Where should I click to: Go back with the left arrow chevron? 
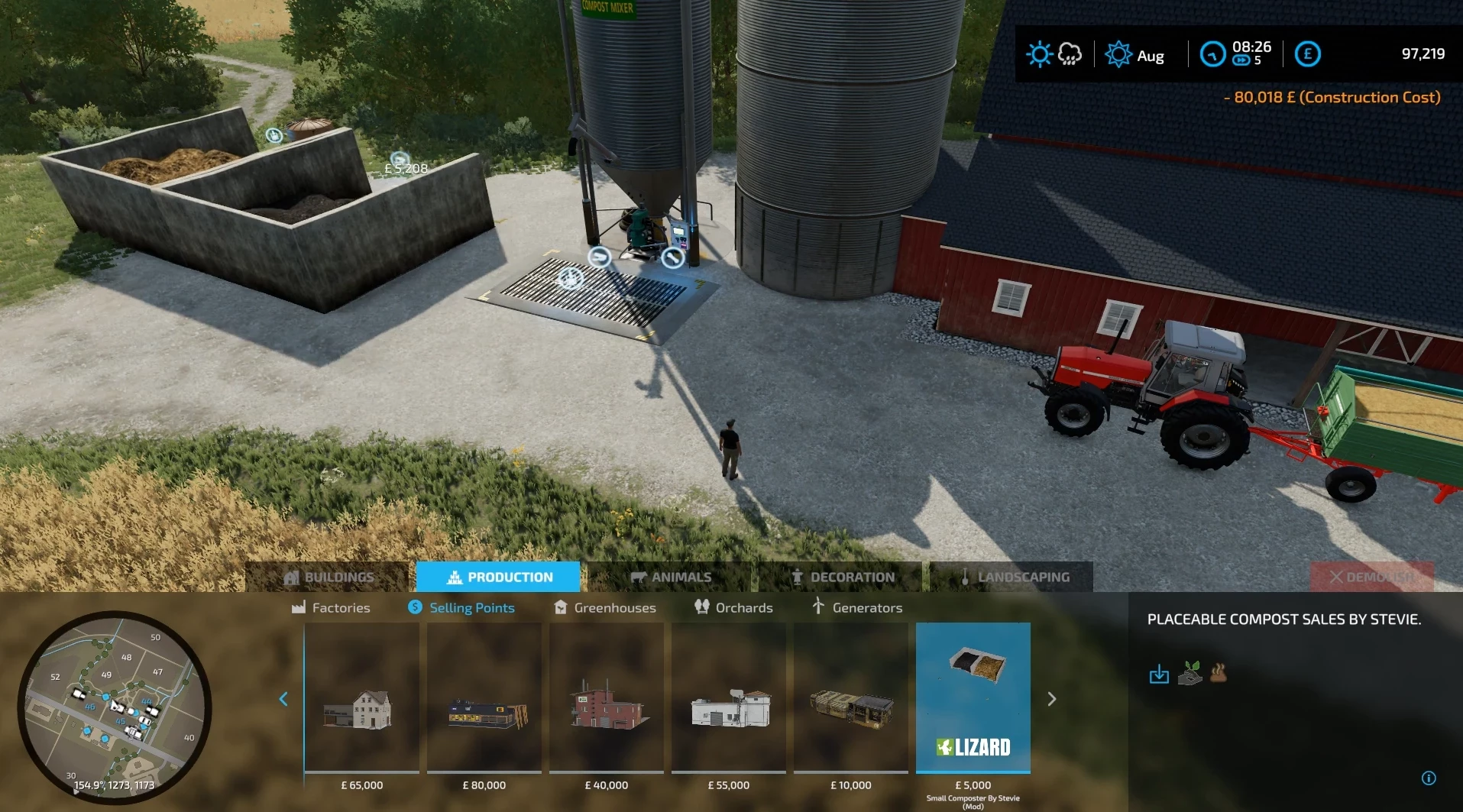[283, 698]
